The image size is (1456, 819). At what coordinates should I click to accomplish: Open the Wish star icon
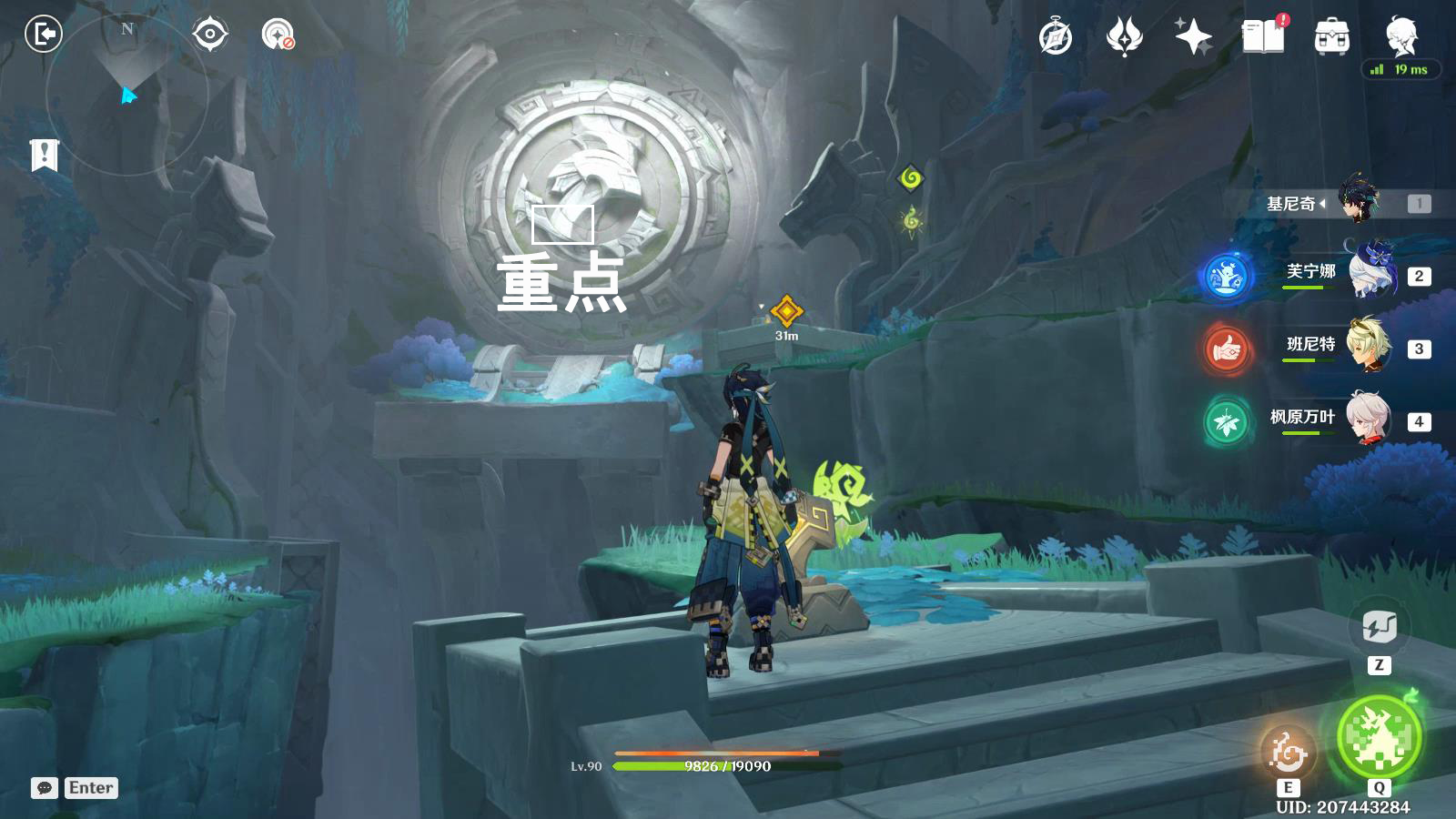coord(1193,37)
